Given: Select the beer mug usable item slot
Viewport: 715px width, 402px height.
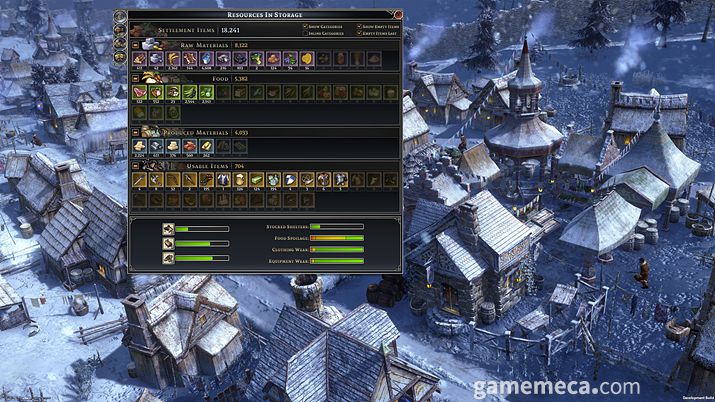Looking at the screenshot, I should 240,180.
